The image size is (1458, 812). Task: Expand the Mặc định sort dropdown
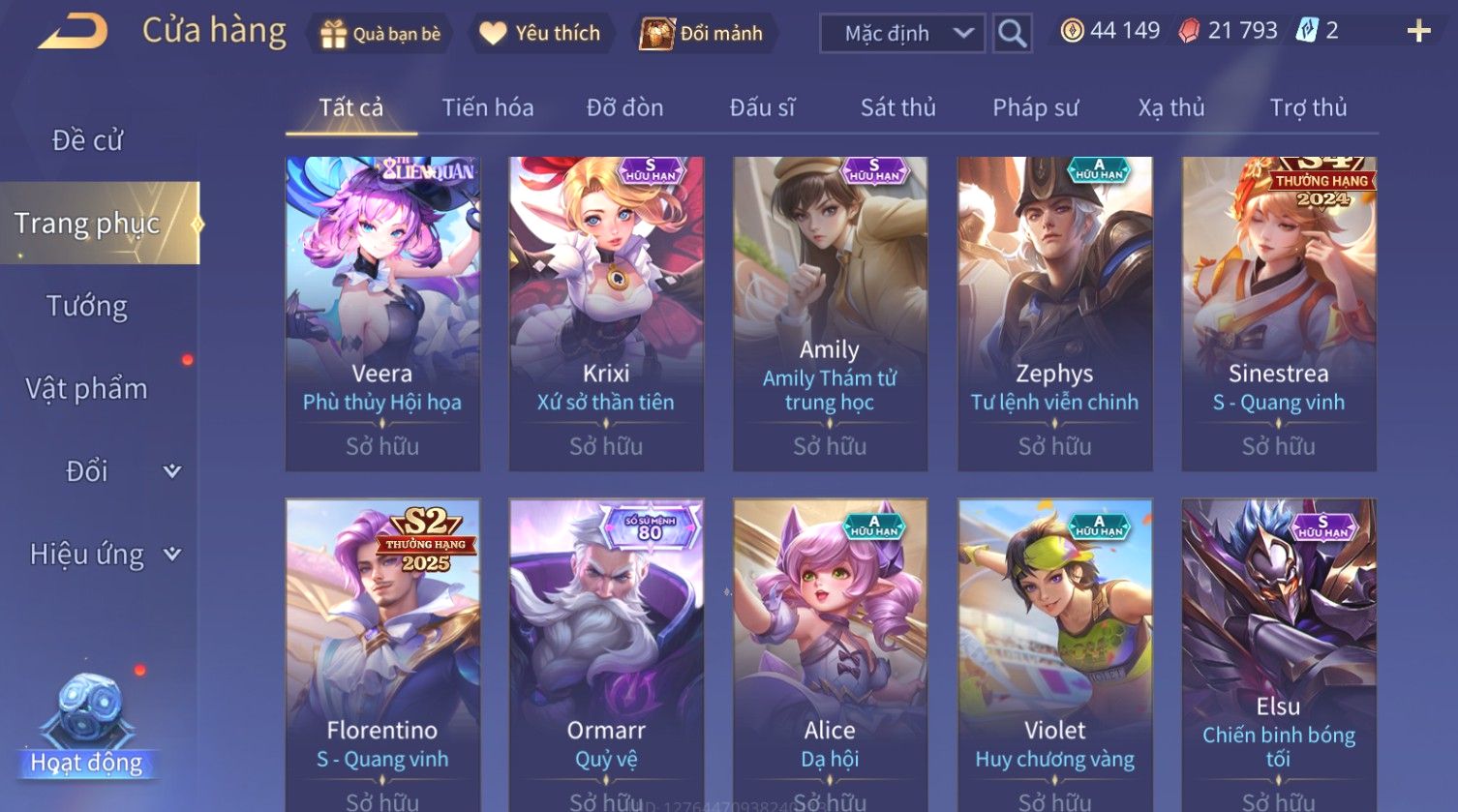(902, 34)
